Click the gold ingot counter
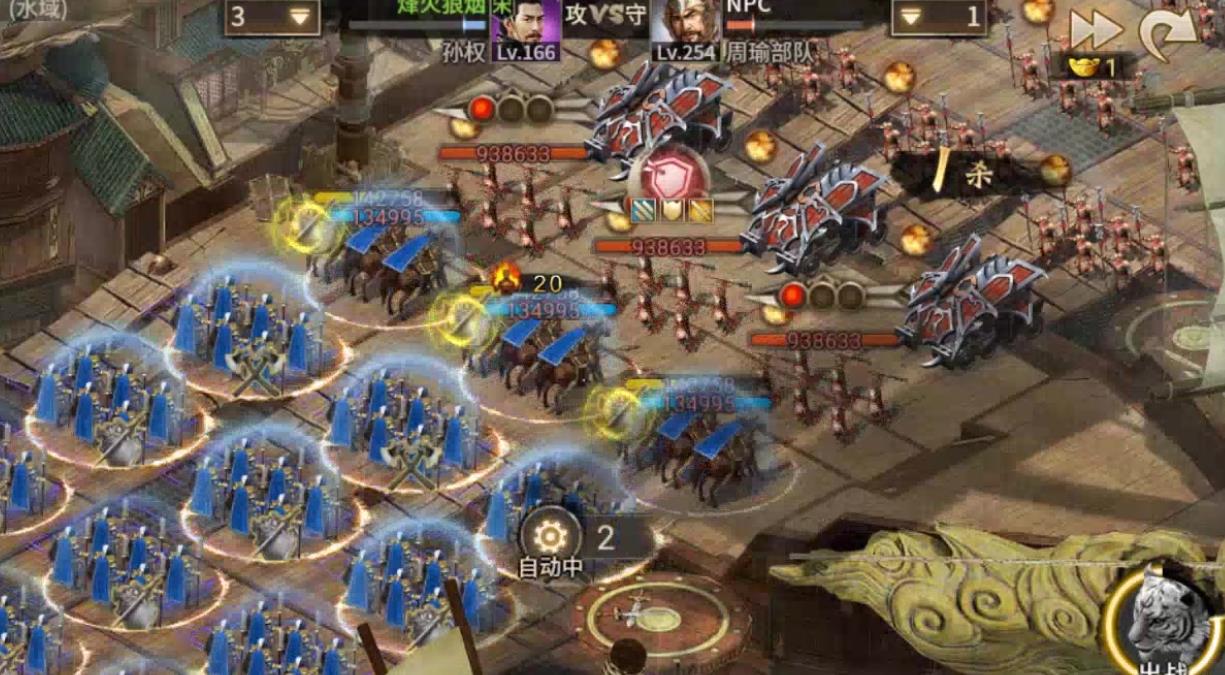 pyautogui.click(x=1094, y=68)
